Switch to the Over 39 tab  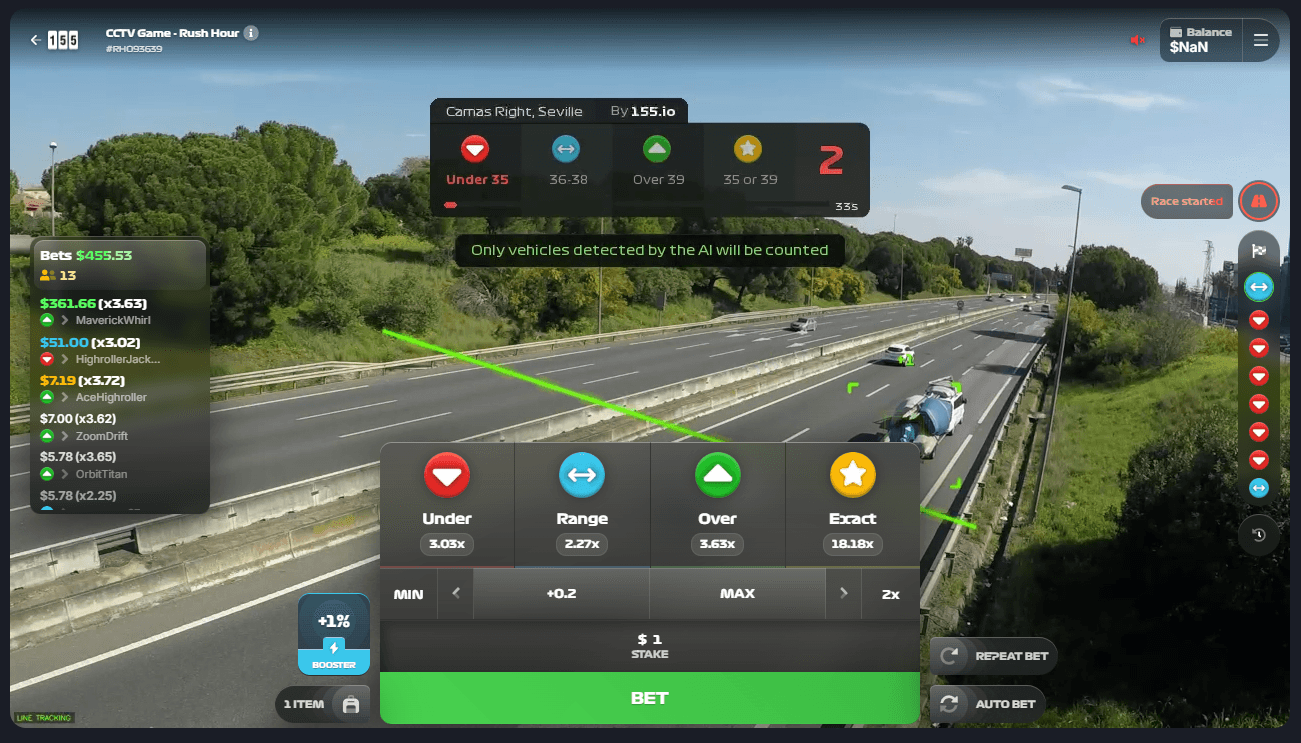(x=657, y=160)
